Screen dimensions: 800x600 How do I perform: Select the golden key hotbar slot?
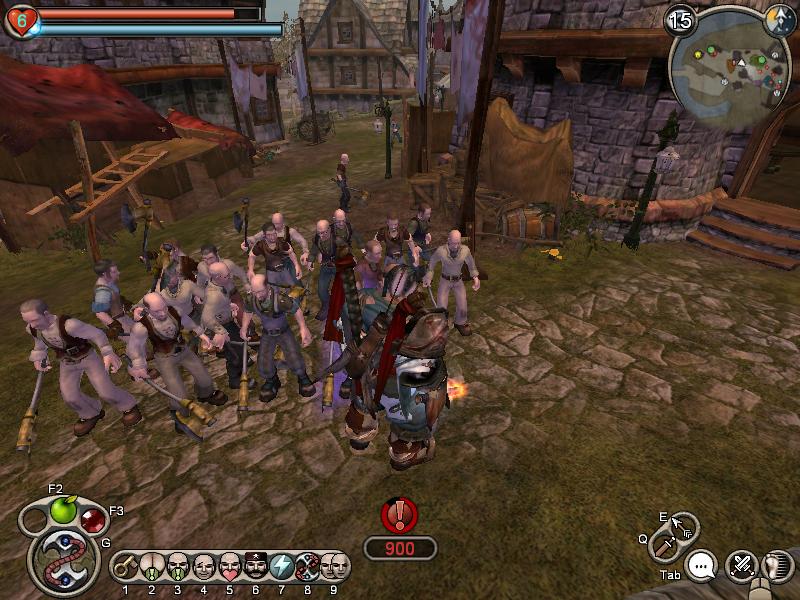tap(126, 567)
